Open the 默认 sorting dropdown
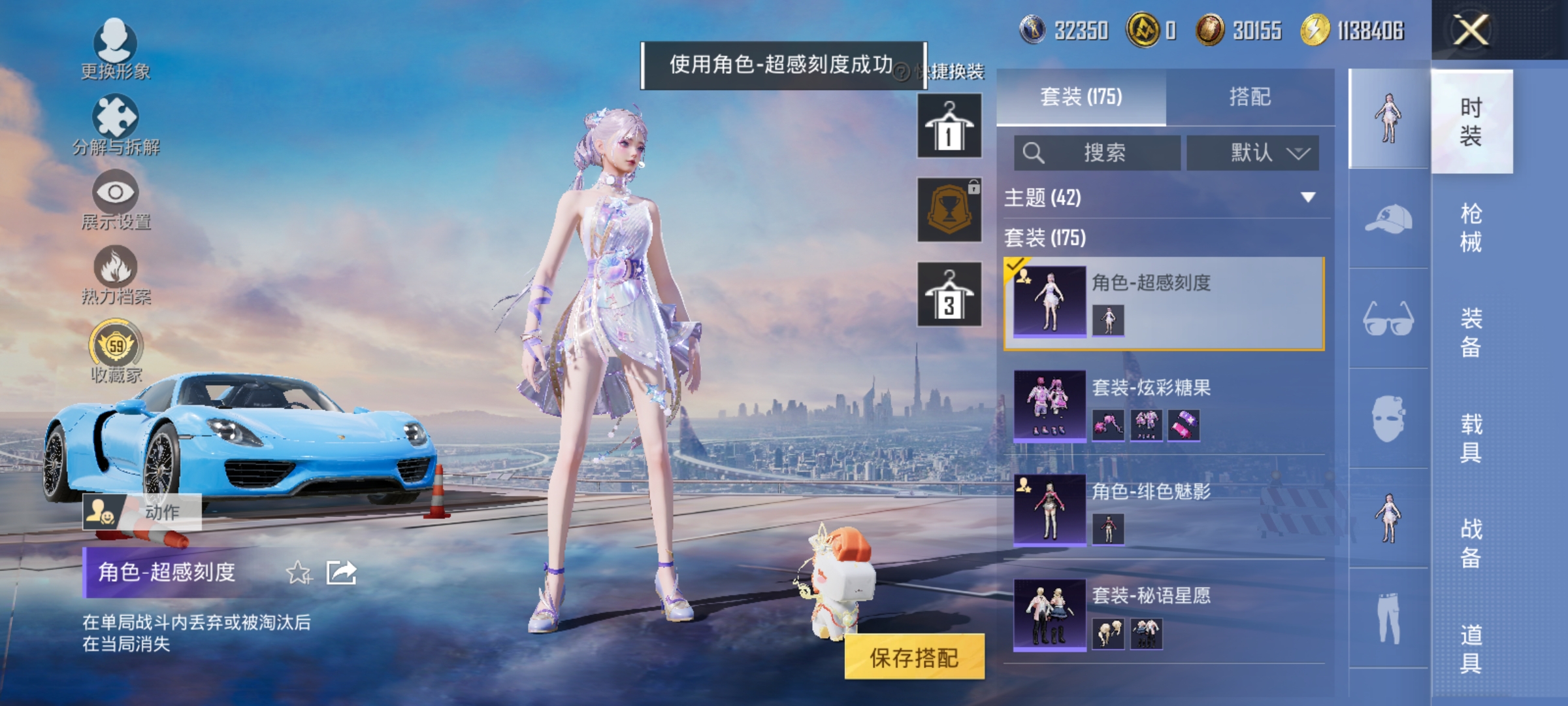Image resolution: width=1568 pixels, height=706 pixels. (x=1252, y=152)
